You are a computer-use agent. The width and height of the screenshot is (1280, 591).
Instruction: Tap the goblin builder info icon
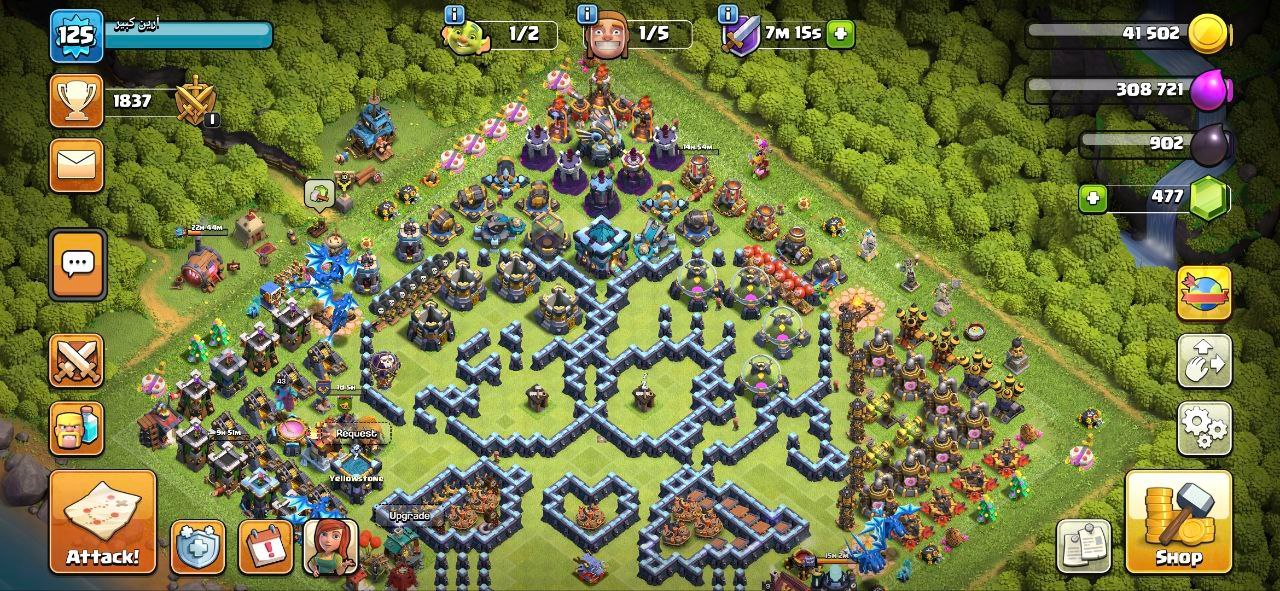(455, 15)
